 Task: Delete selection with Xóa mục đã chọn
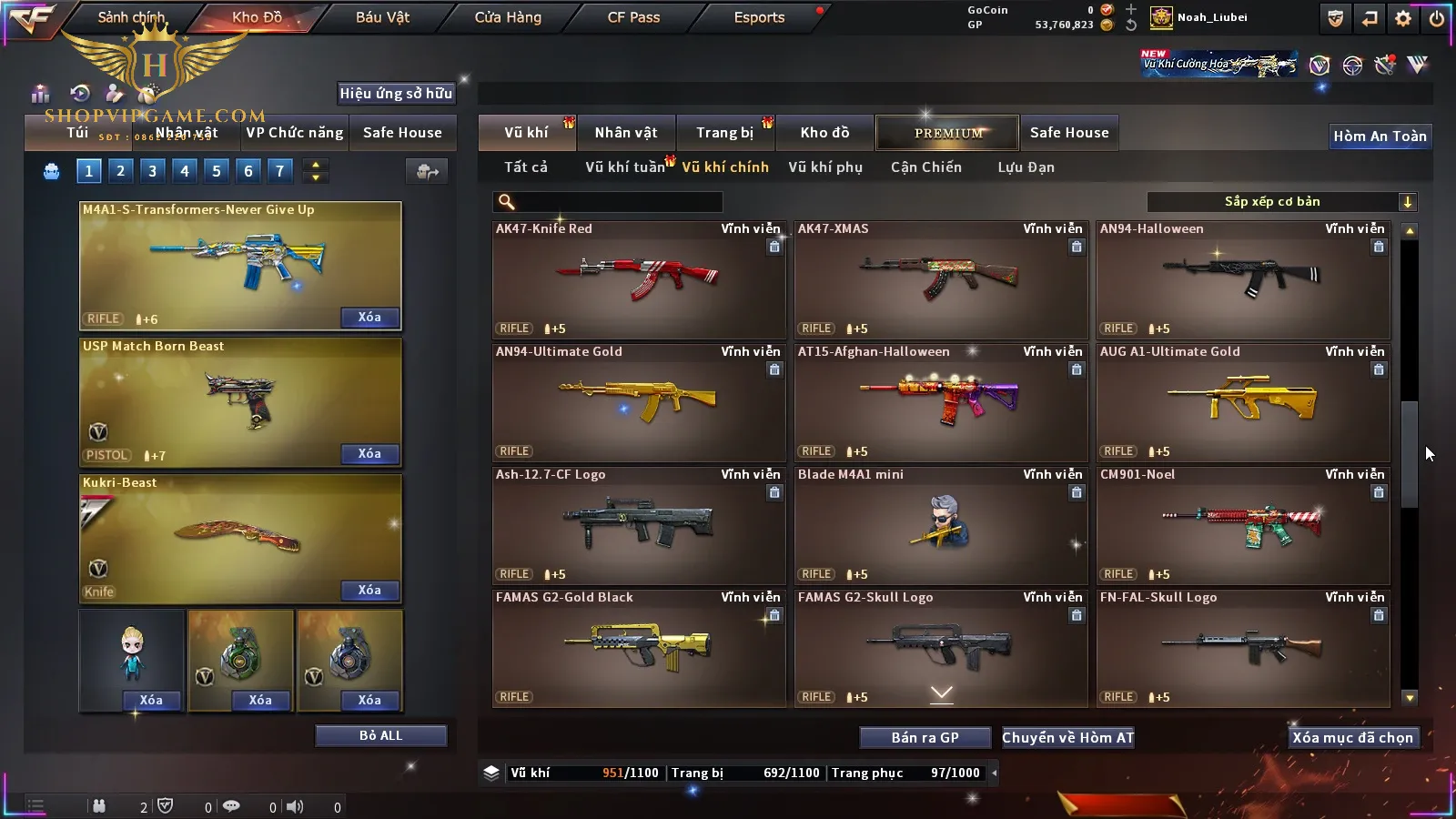(1352, 738)
